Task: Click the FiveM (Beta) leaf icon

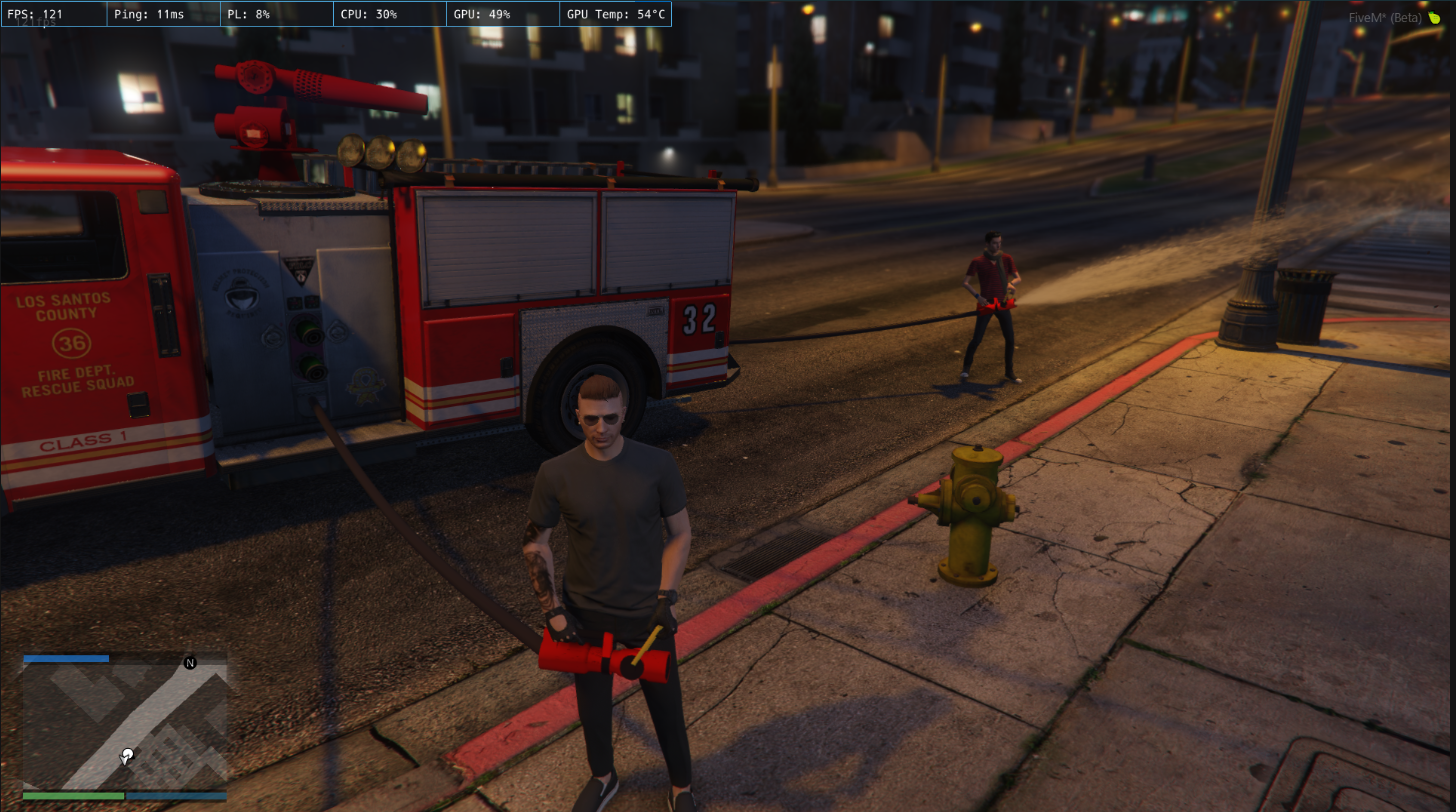Action: coord(1434,18)
